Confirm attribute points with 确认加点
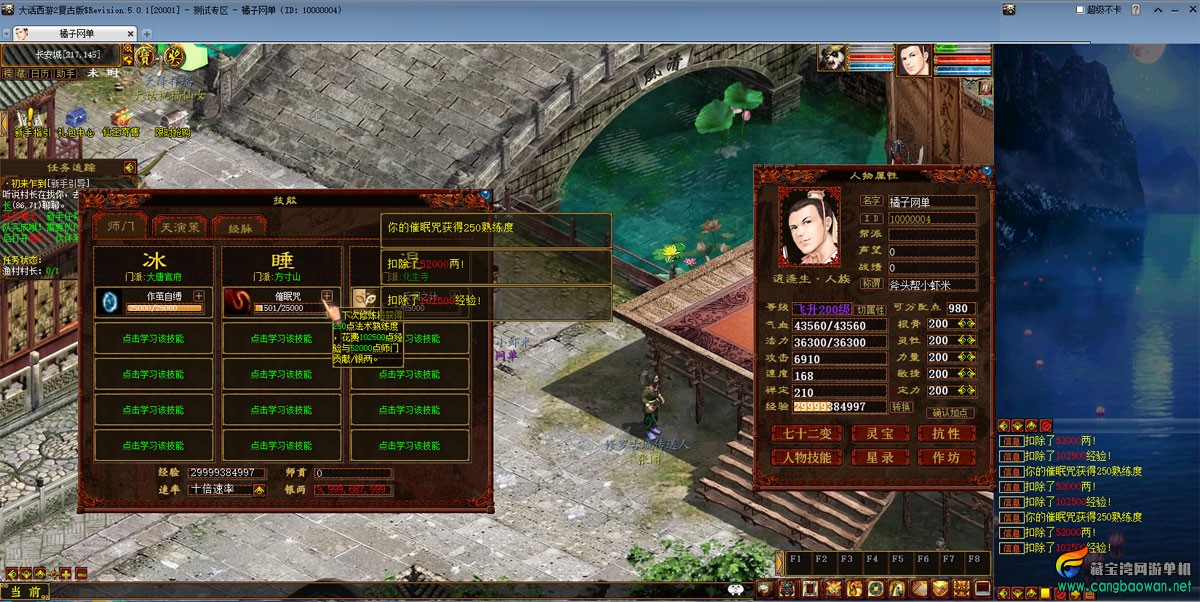Viewport: 1200px width, 602px height. tap(950, 412)
